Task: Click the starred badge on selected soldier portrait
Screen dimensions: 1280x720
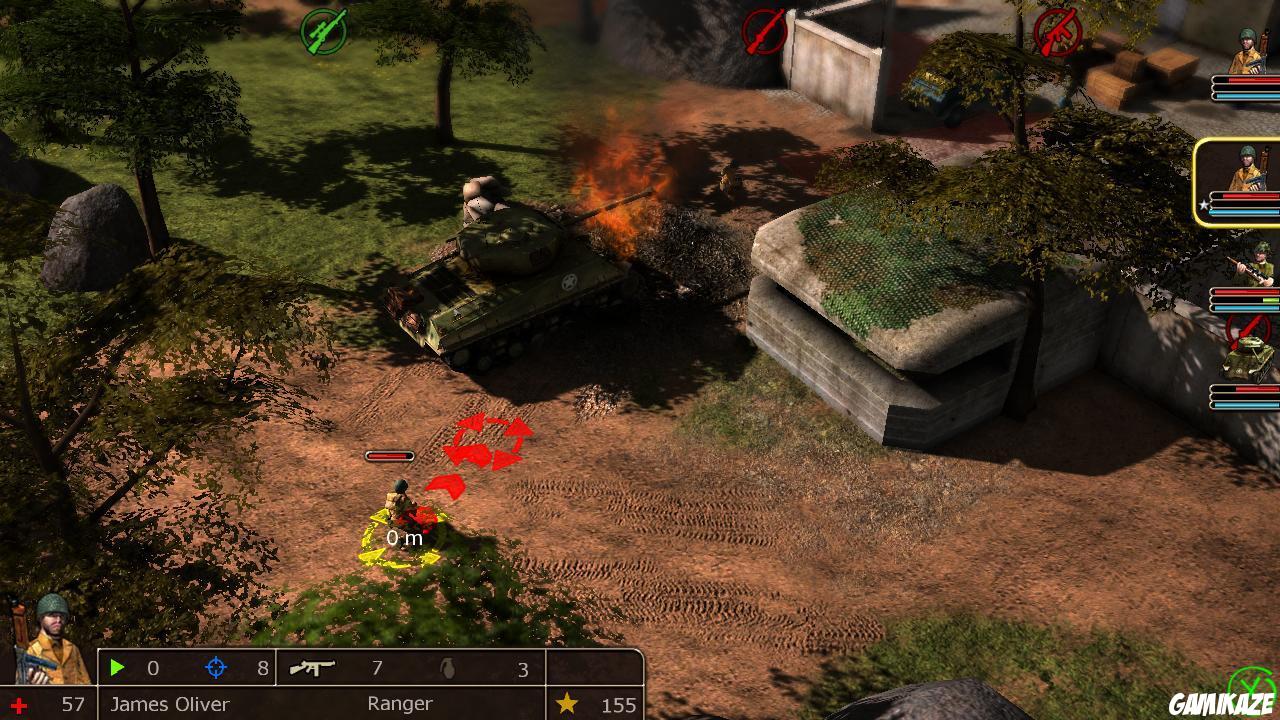Action: [x=1206, y=203]
